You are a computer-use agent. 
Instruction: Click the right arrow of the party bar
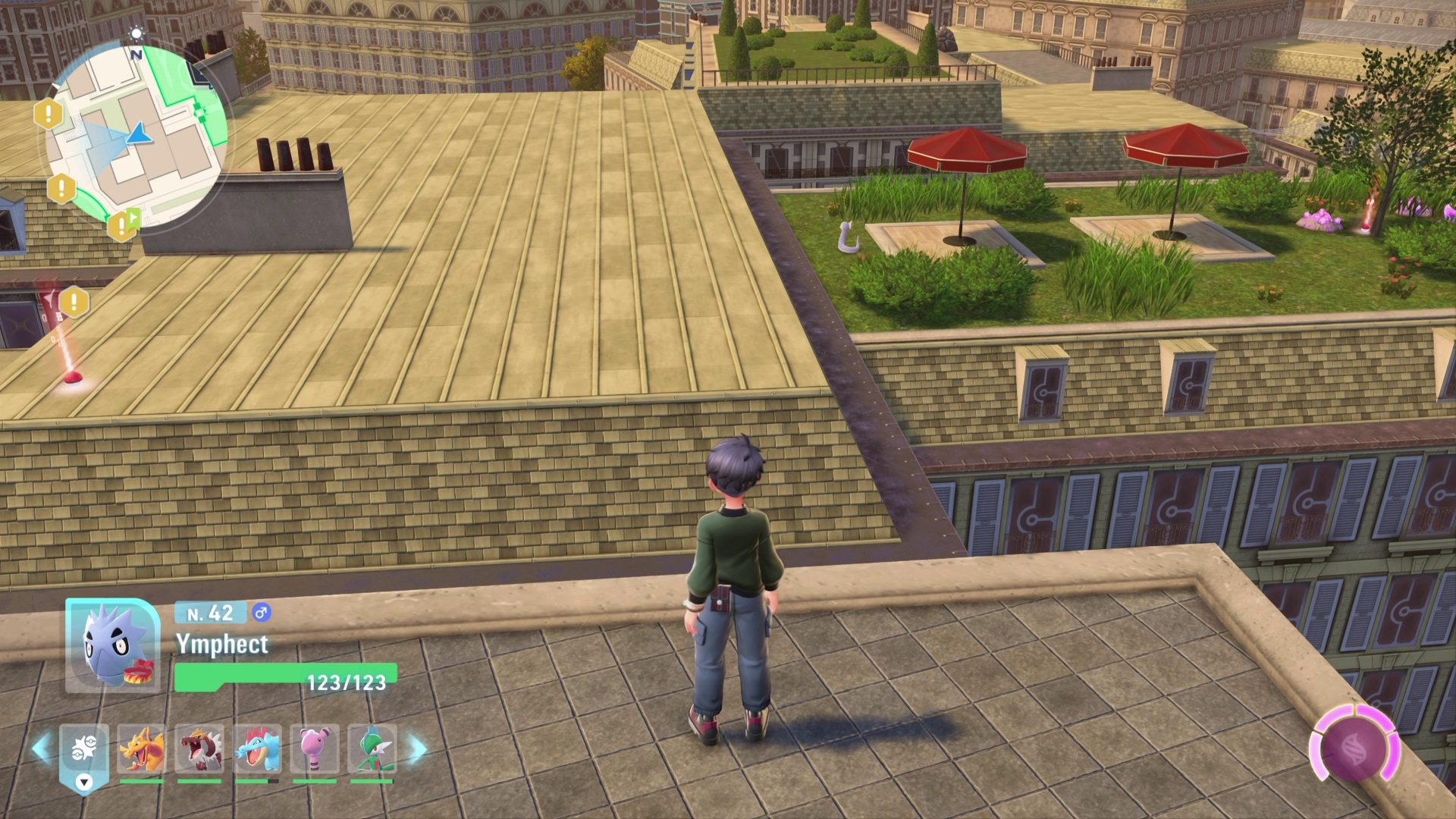418,749
